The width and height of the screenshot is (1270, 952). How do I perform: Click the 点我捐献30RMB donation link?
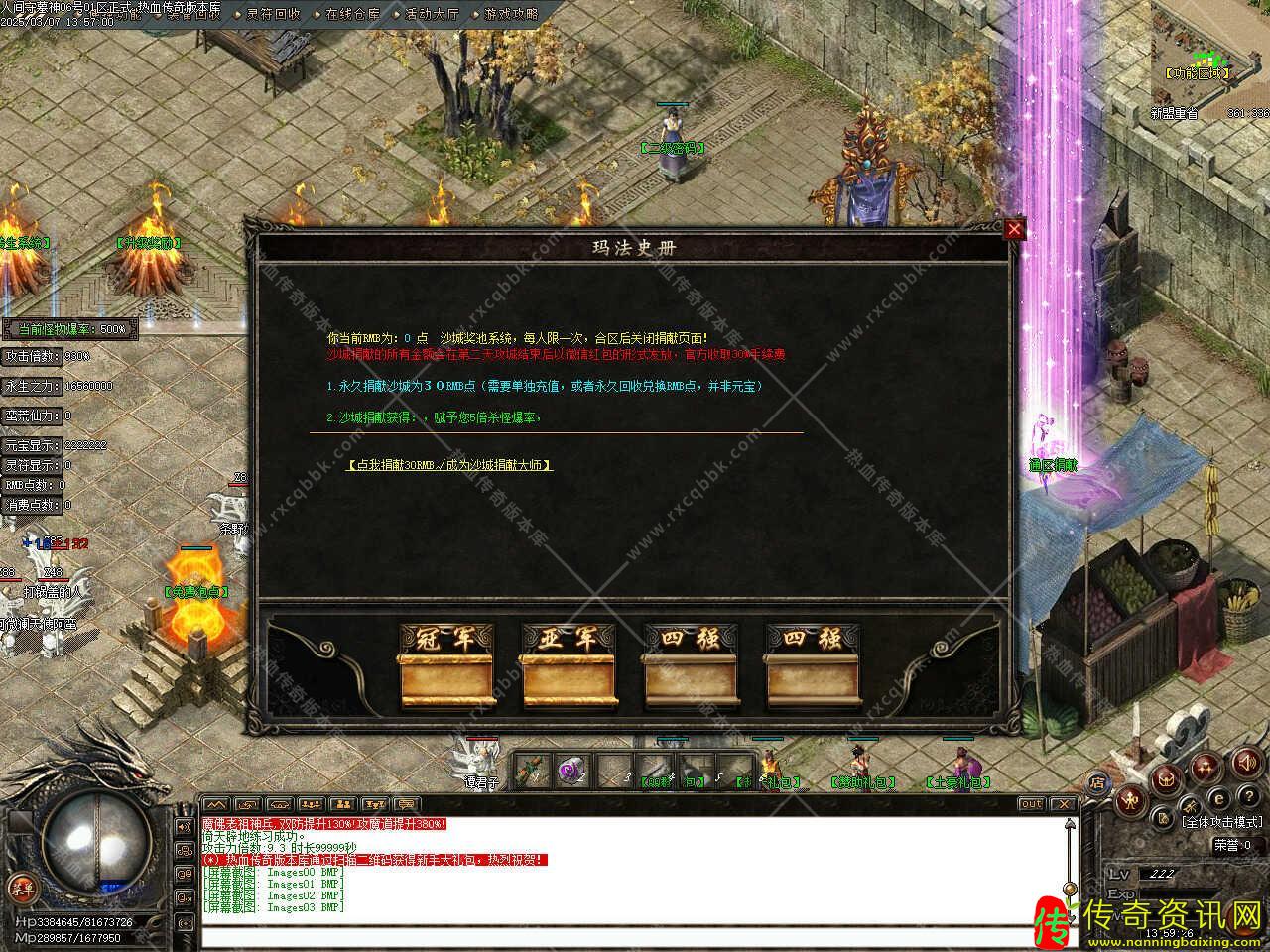point(449,464)
